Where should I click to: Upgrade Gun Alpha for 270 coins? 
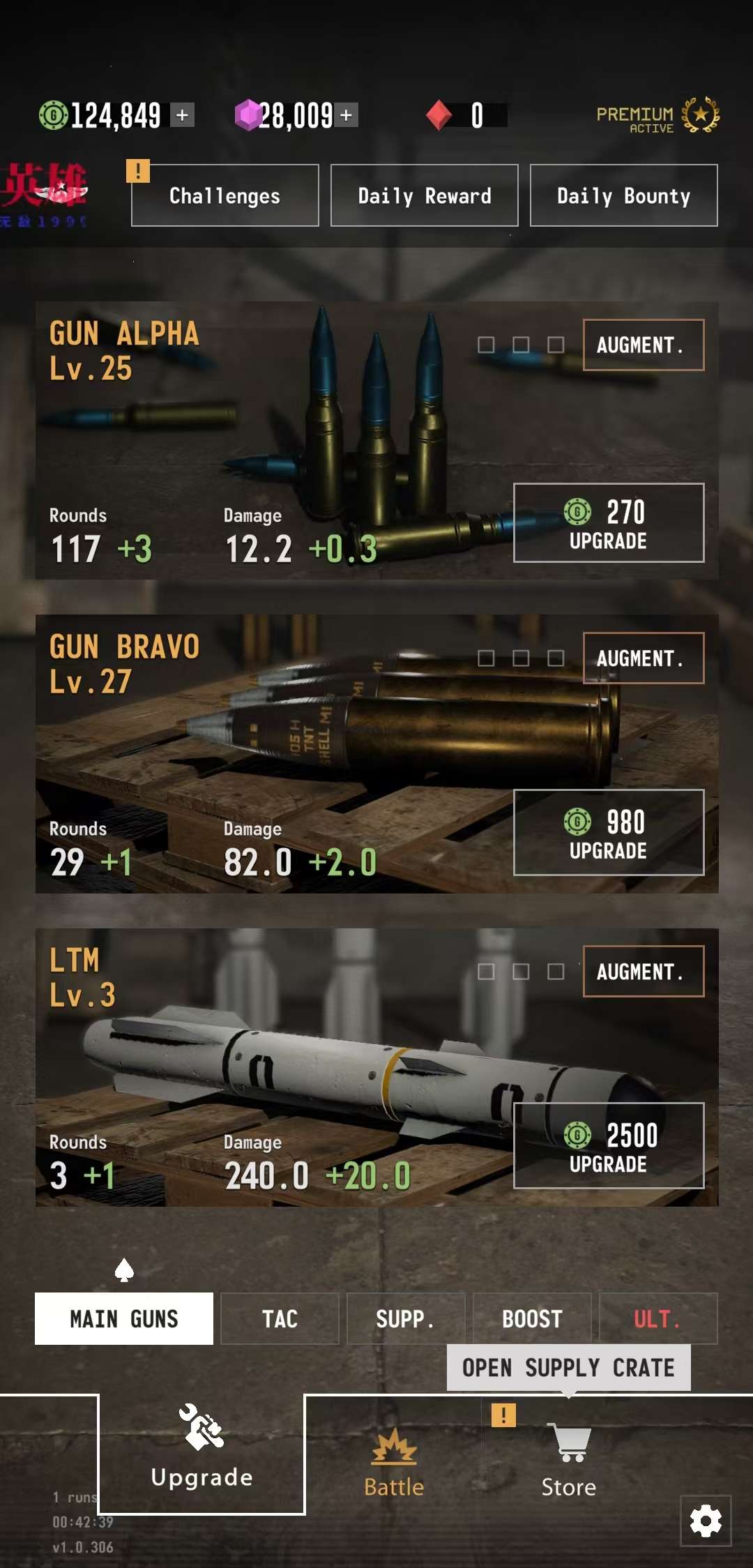608,522
